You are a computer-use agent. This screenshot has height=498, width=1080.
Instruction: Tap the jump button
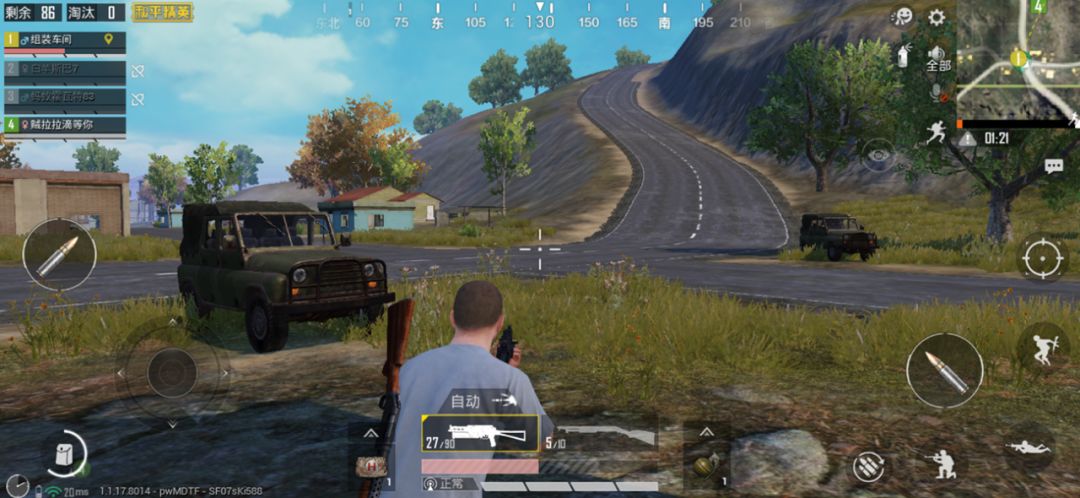1042,347
